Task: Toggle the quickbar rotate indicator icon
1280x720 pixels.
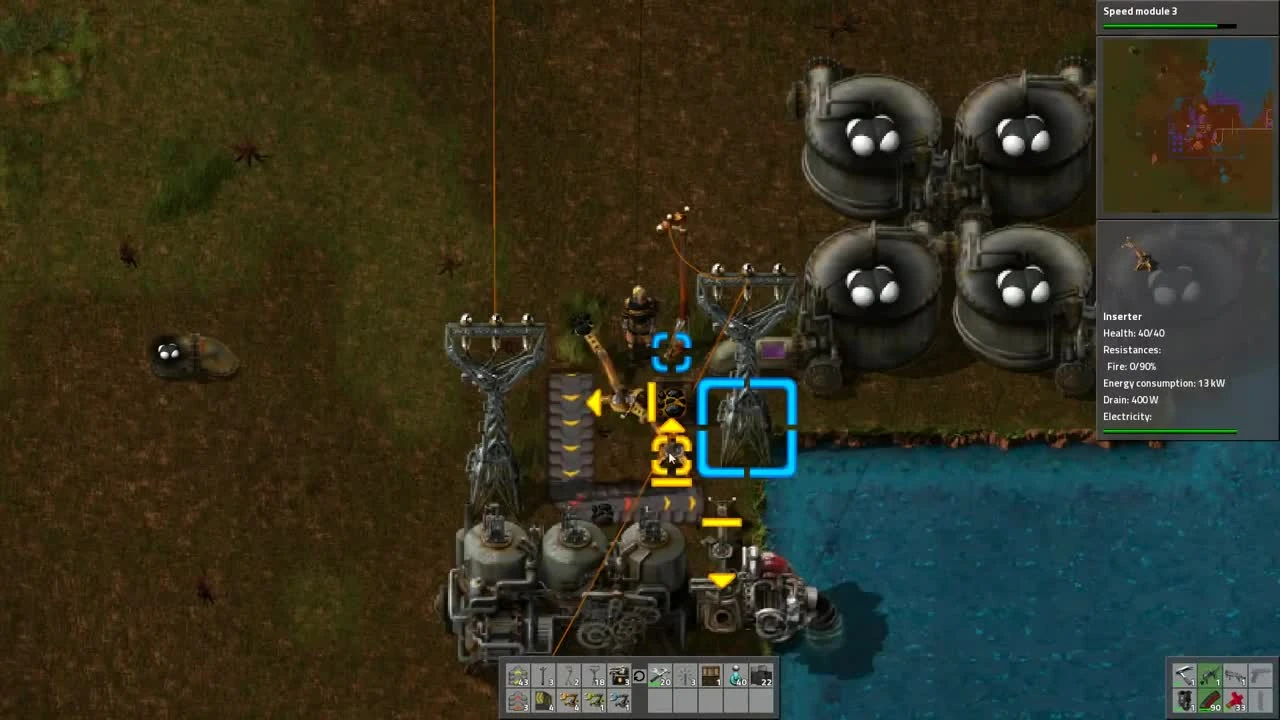Action: 640,678
